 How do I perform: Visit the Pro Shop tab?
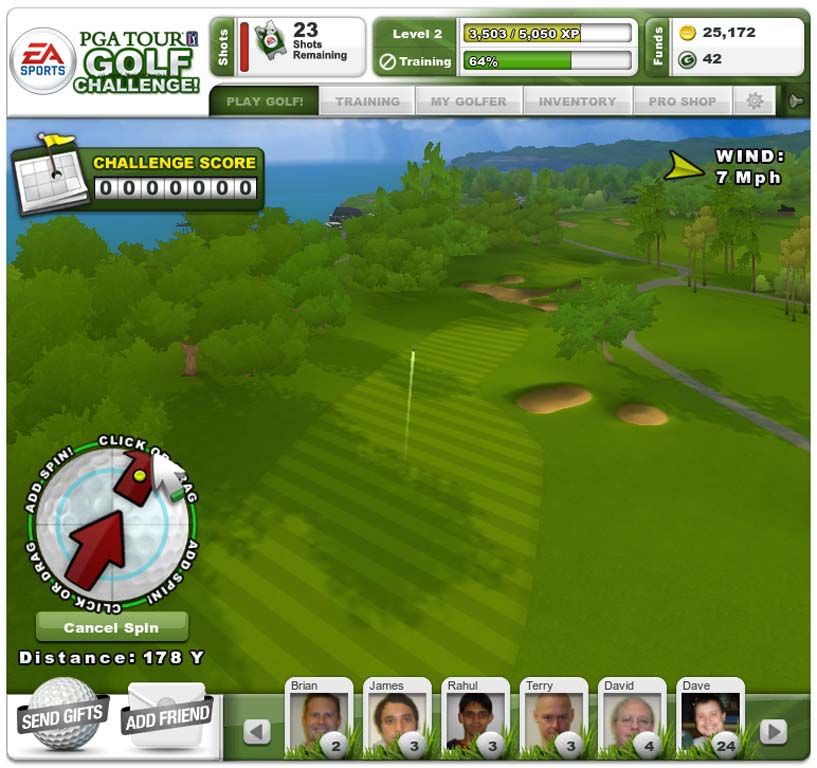[682, 101]
